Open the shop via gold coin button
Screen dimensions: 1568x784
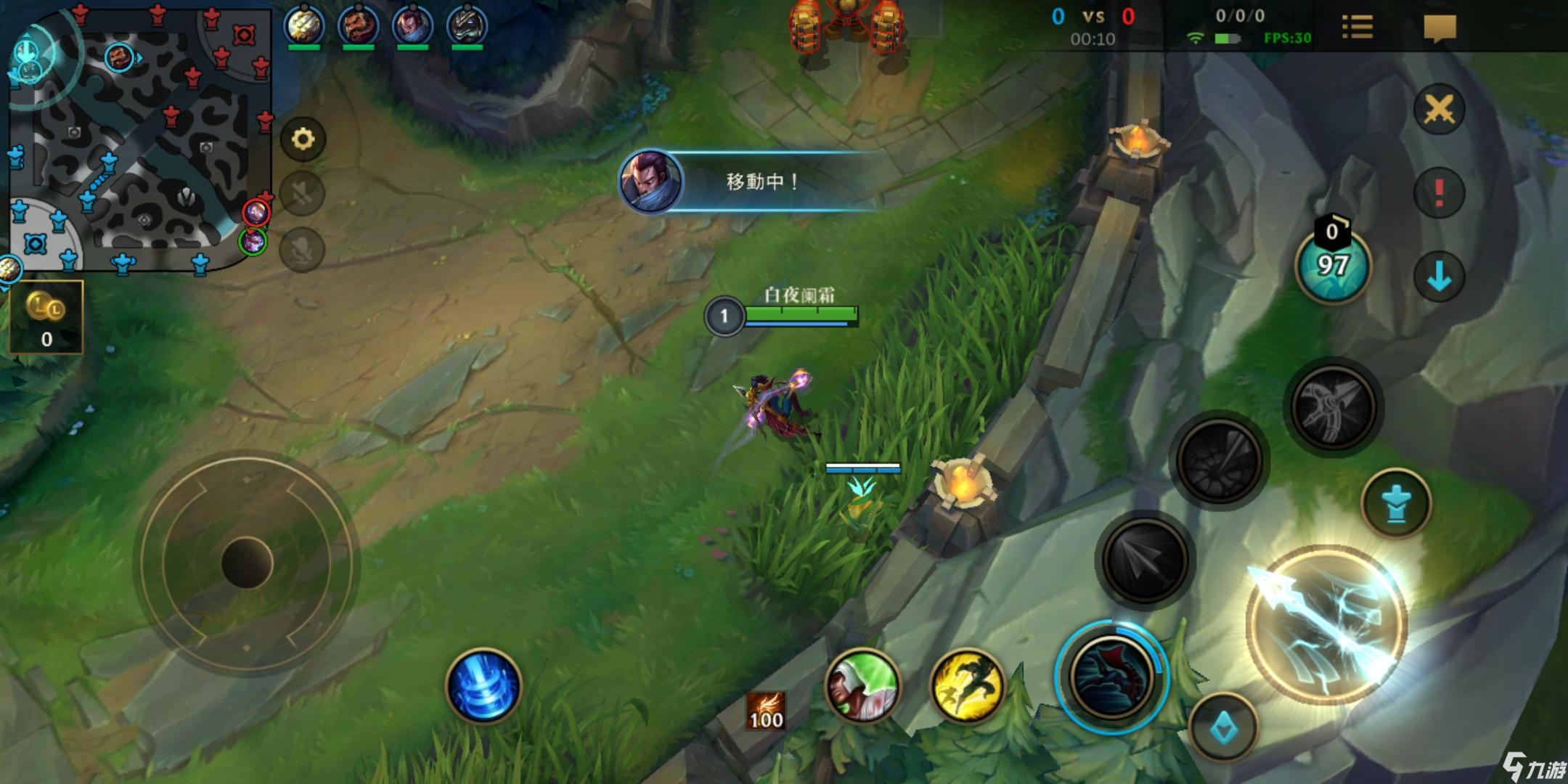click(x=46, y=317)
